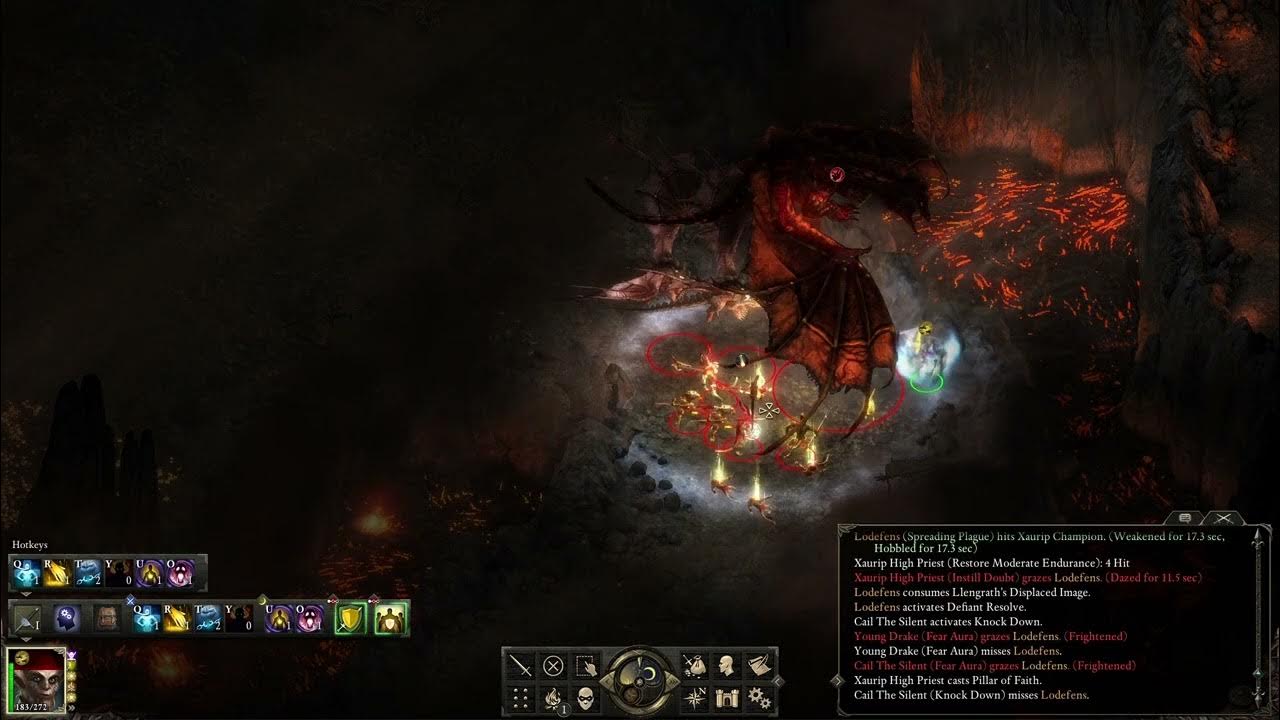Show the character sheet head icon

pyautogui.click(x=727, y=665)
